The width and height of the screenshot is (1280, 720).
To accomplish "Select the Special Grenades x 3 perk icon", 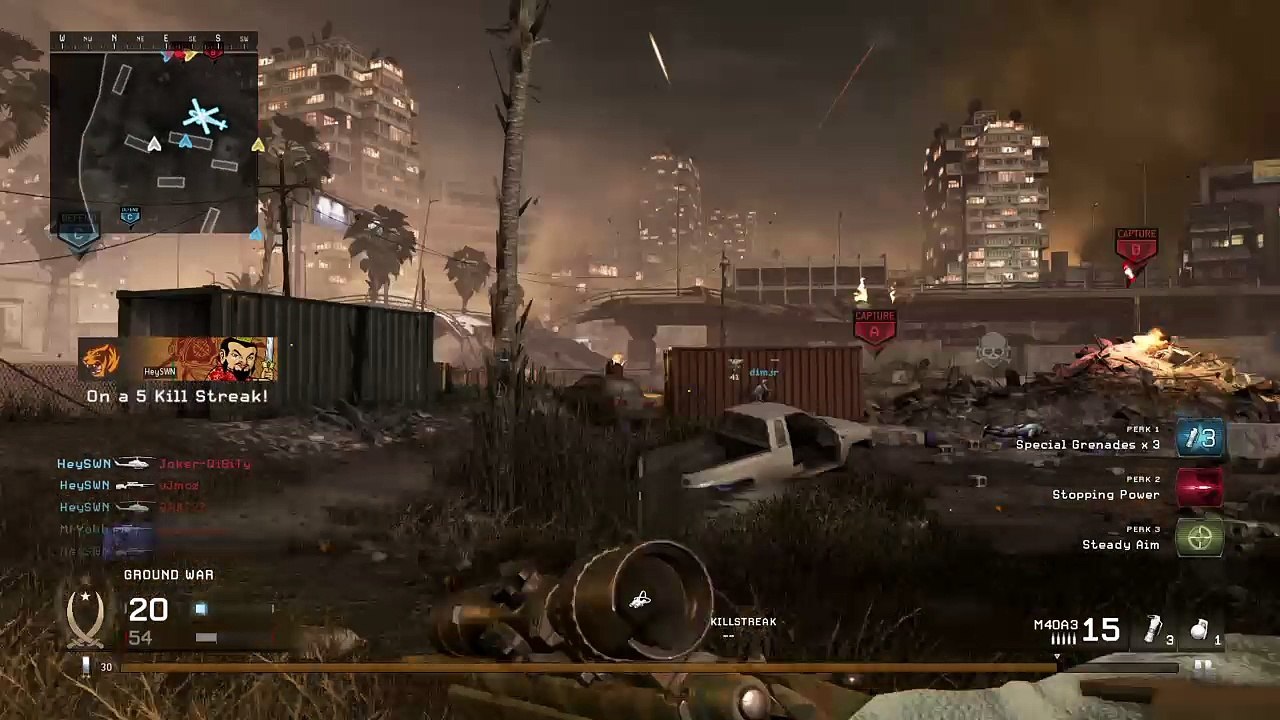I will (1200, 439).
